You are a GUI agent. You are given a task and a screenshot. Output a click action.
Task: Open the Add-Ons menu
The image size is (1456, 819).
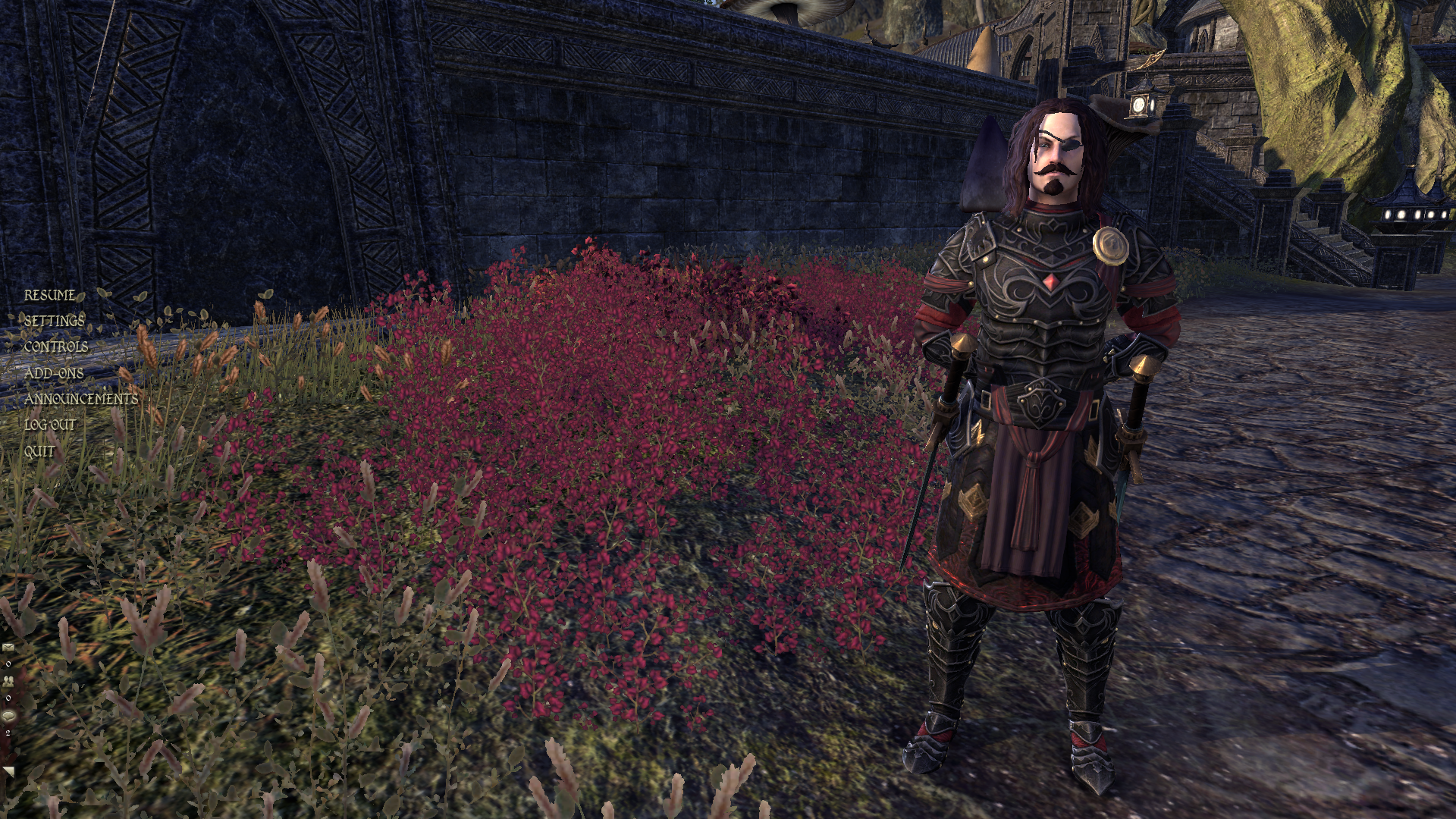[x=54, y=373]
